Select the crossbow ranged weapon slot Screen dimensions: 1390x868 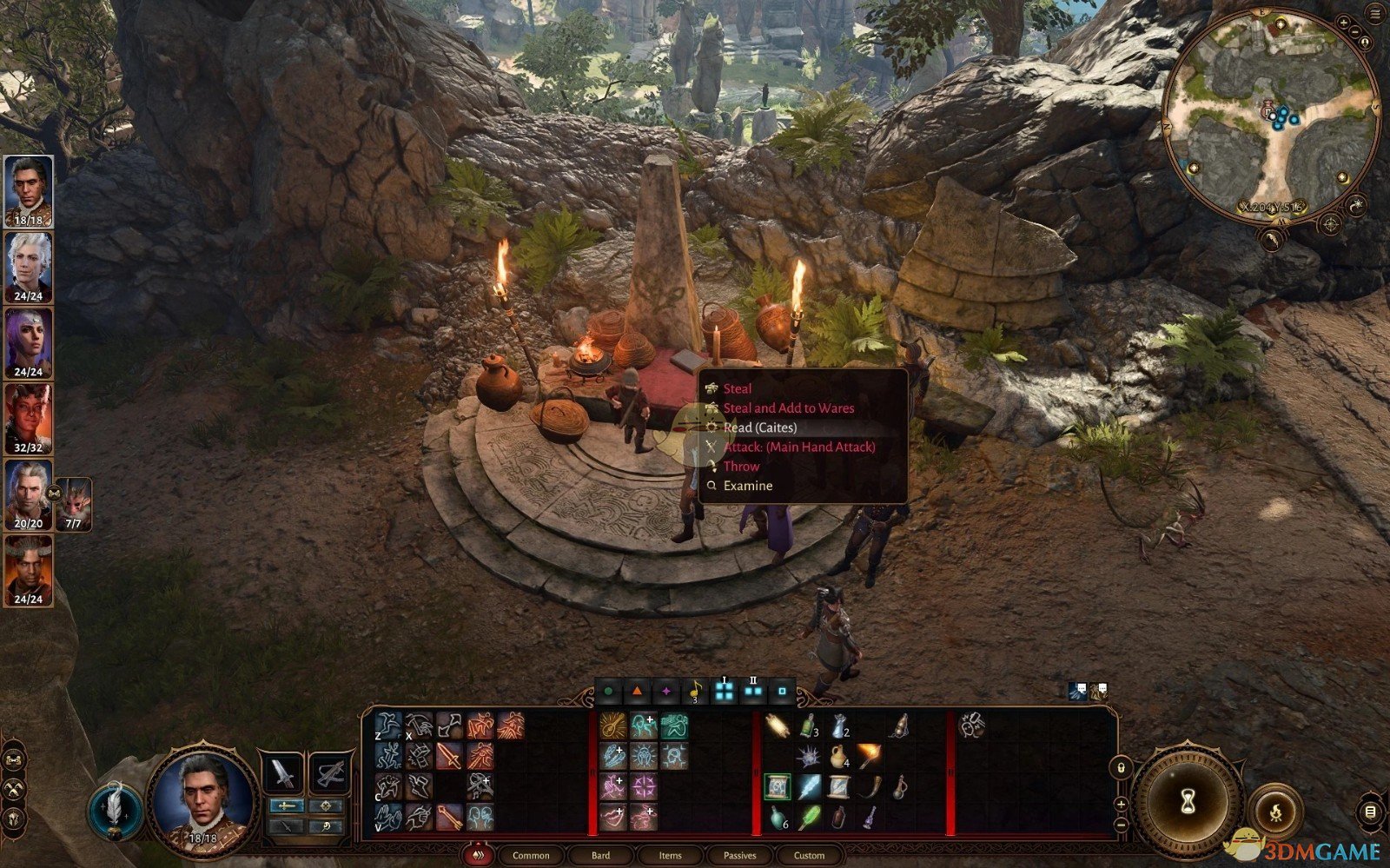331,772
